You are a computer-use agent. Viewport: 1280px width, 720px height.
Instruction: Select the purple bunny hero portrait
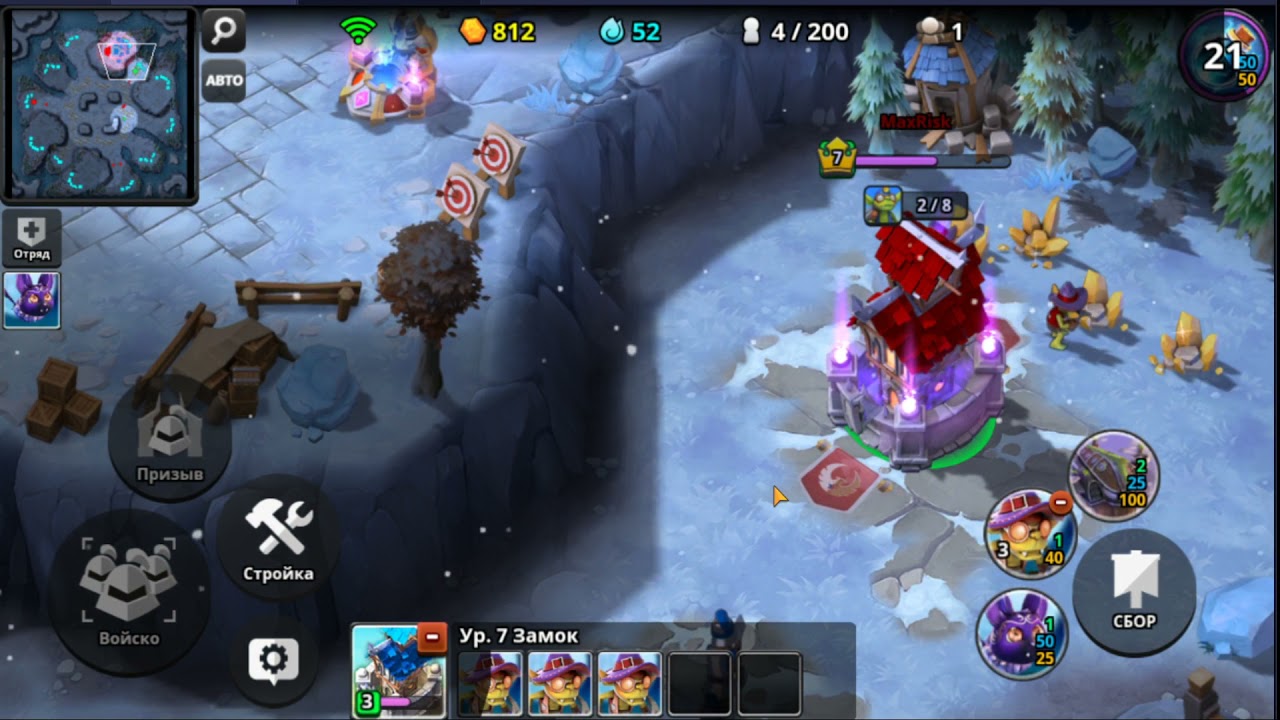point(32,300)
